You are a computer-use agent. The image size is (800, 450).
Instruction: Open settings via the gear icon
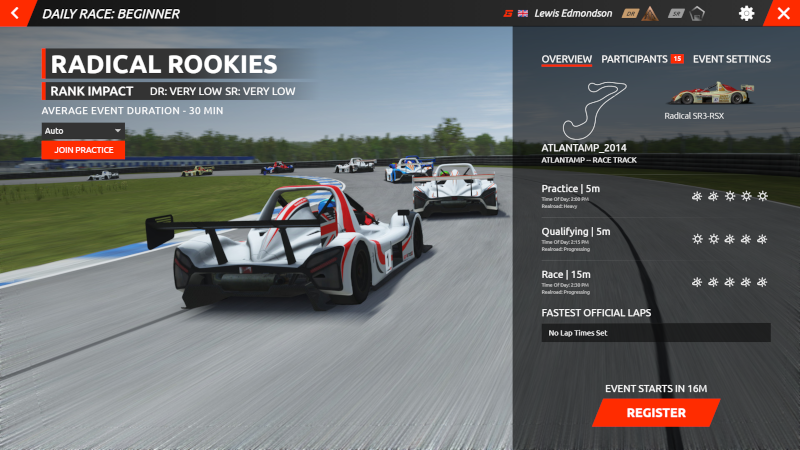click(x=746, y=14)
